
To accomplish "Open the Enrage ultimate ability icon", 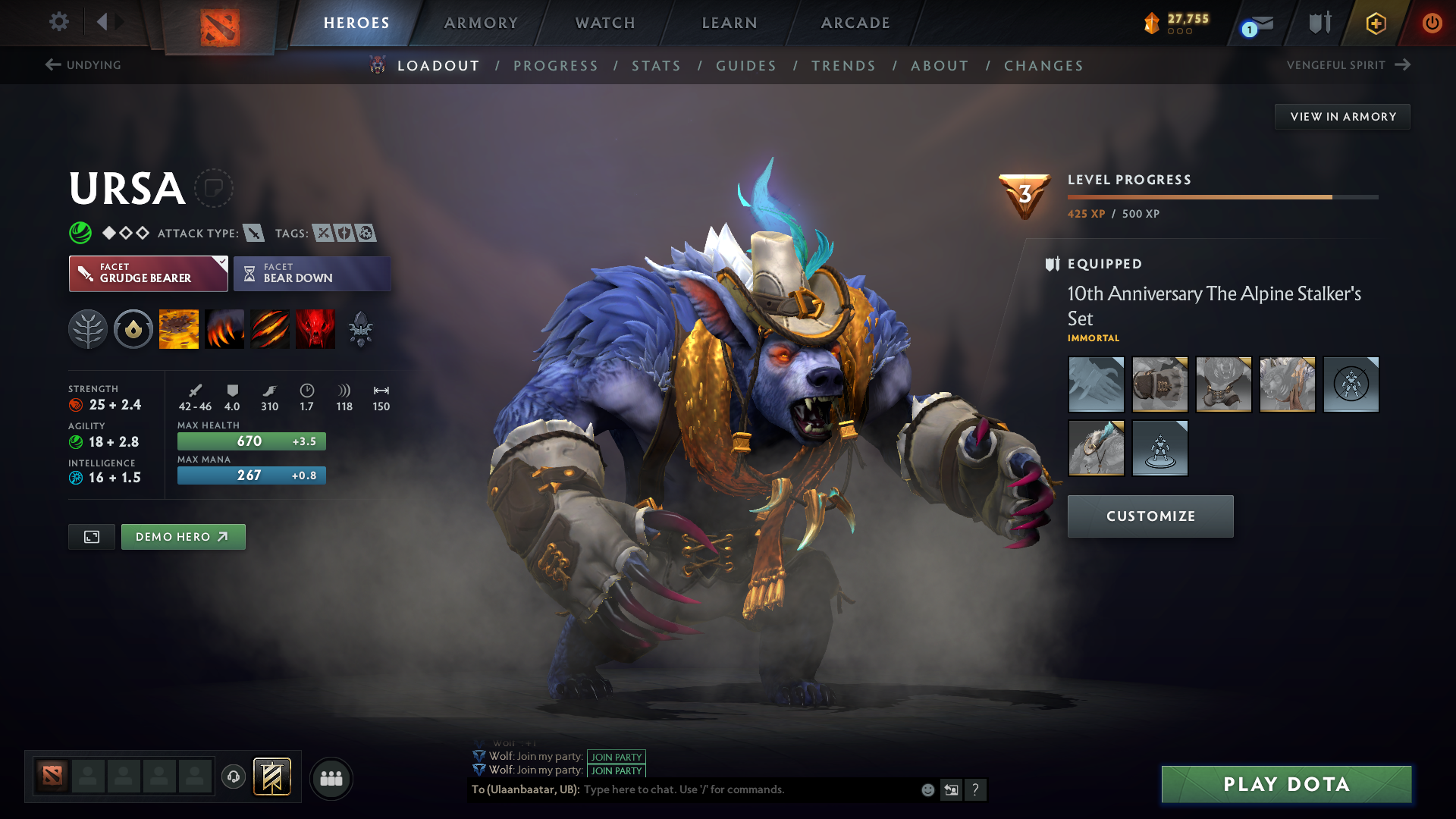I will [315, 328].
